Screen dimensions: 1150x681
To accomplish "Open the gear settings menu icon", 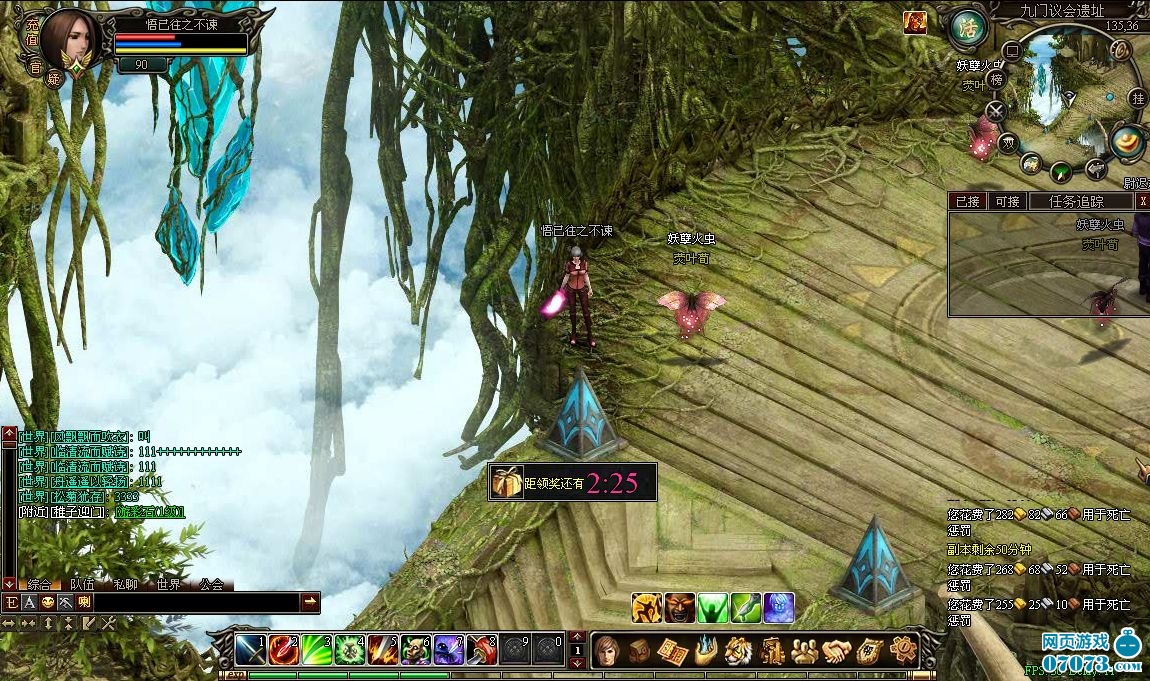I will pyautogui.click(x=903, y=651).
